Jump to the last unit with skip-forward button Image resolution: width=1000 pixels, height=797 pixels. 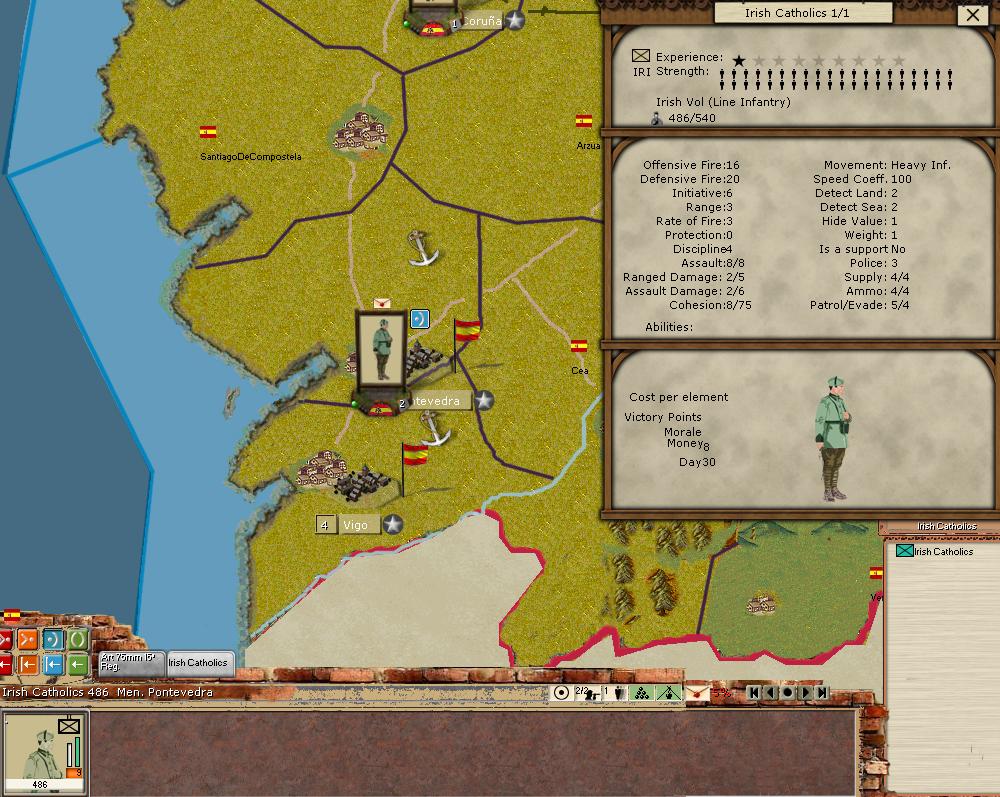tap(822, 692)
